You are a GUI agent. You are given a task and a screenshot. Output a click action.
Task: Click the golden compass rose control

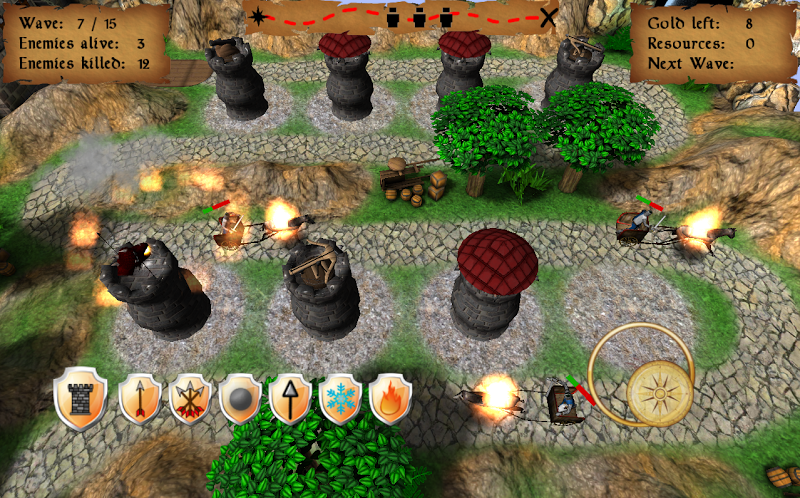659,390
